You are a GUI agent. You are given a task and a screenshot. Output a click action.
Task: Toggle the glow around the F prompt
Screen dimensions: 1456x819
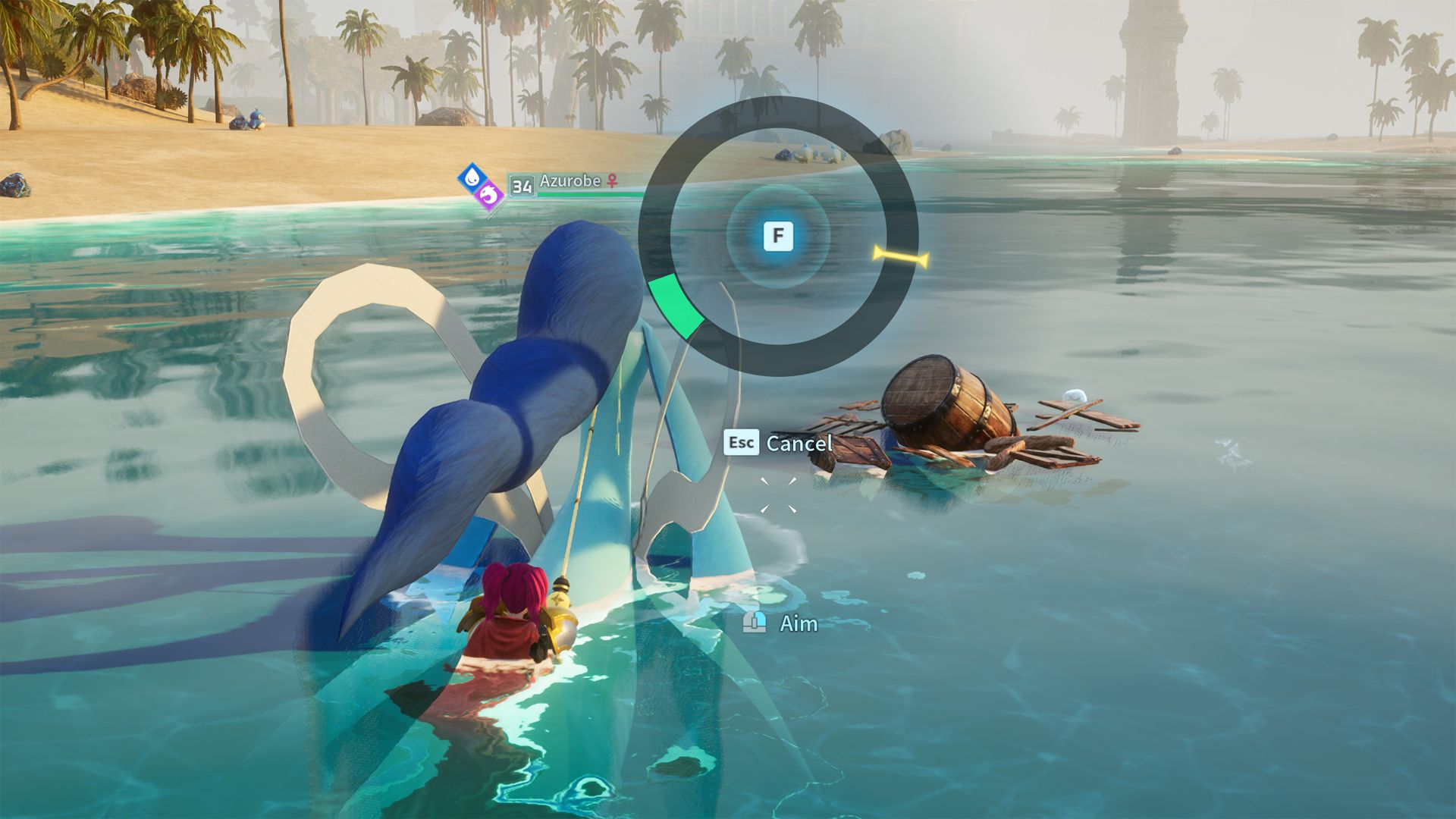click(777, 236)
